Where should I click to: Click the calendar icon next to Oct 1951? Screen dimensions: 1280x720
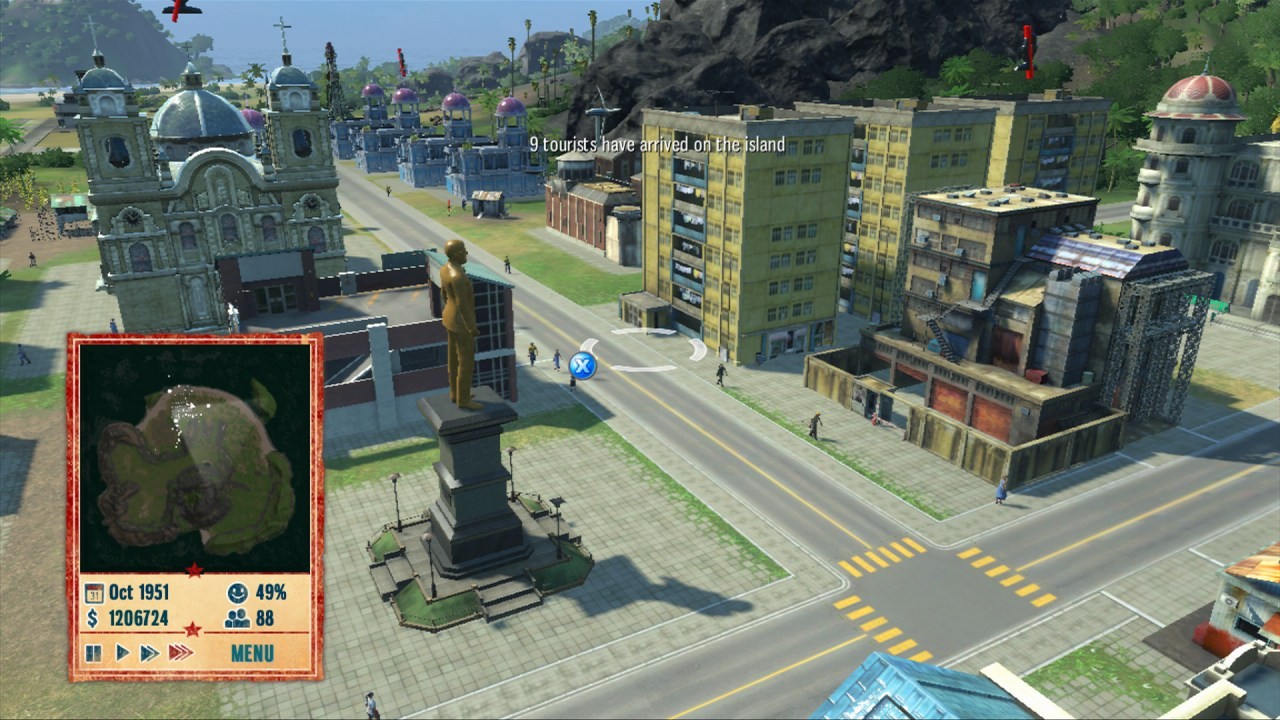tap(92, 592)
